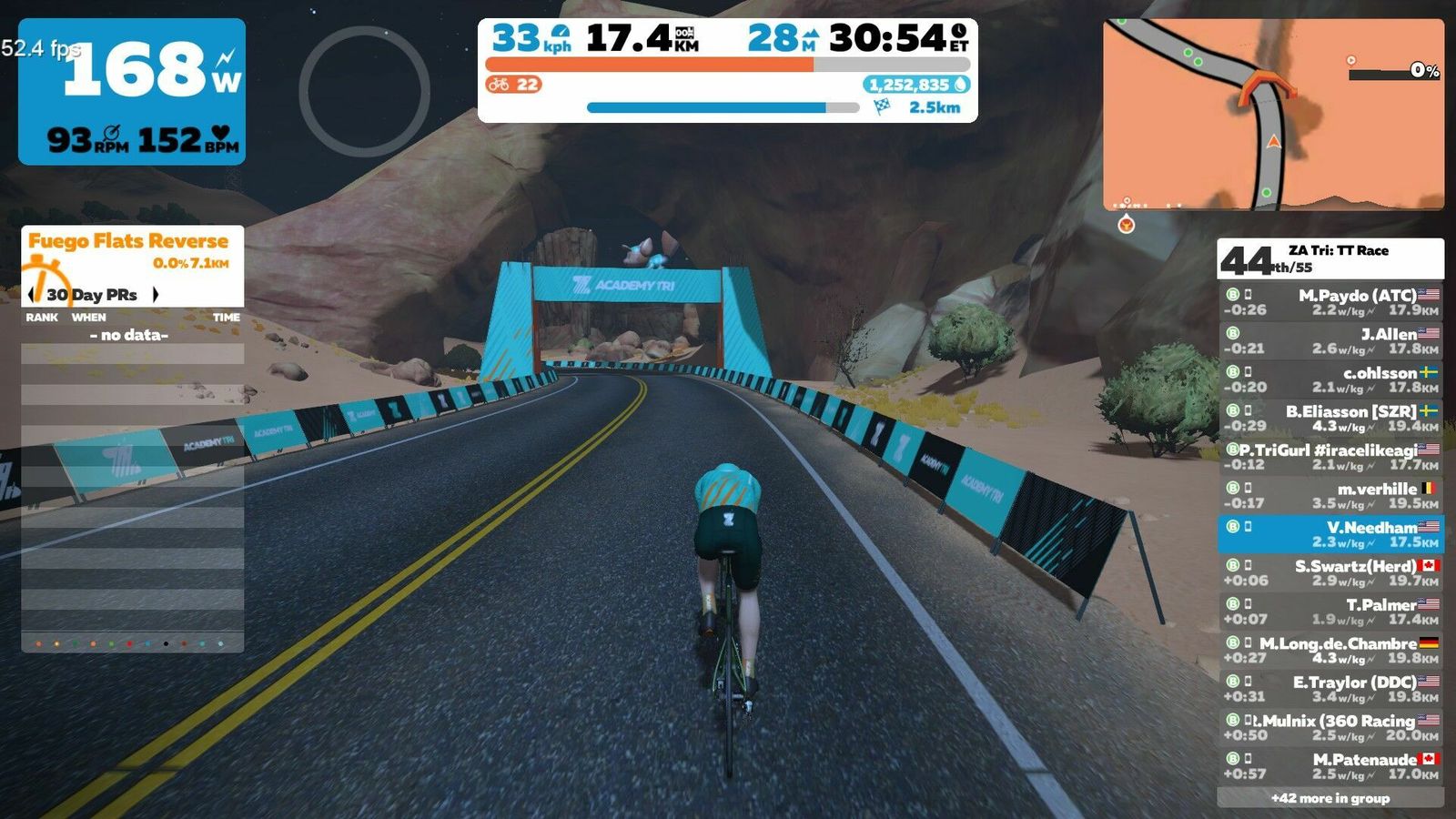Select rider m.verhille in the list
1456x819 pixels.
1330,496
